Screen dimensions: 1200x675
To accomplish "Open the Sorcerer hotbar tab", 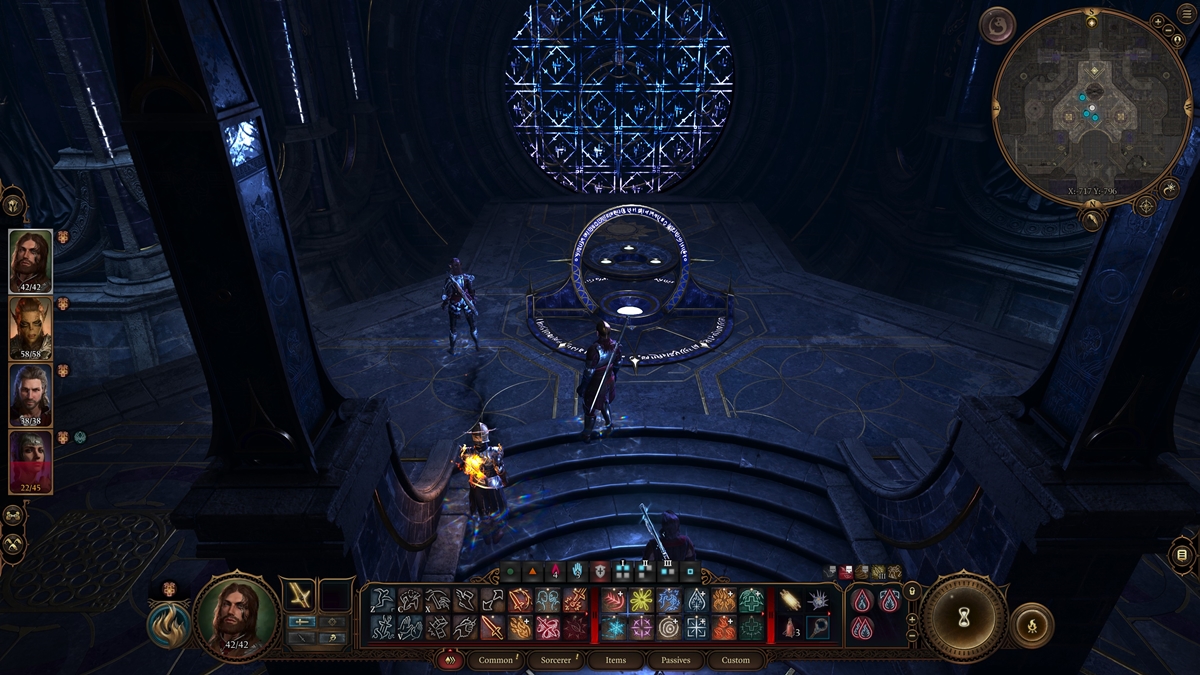I will point(556,660).
